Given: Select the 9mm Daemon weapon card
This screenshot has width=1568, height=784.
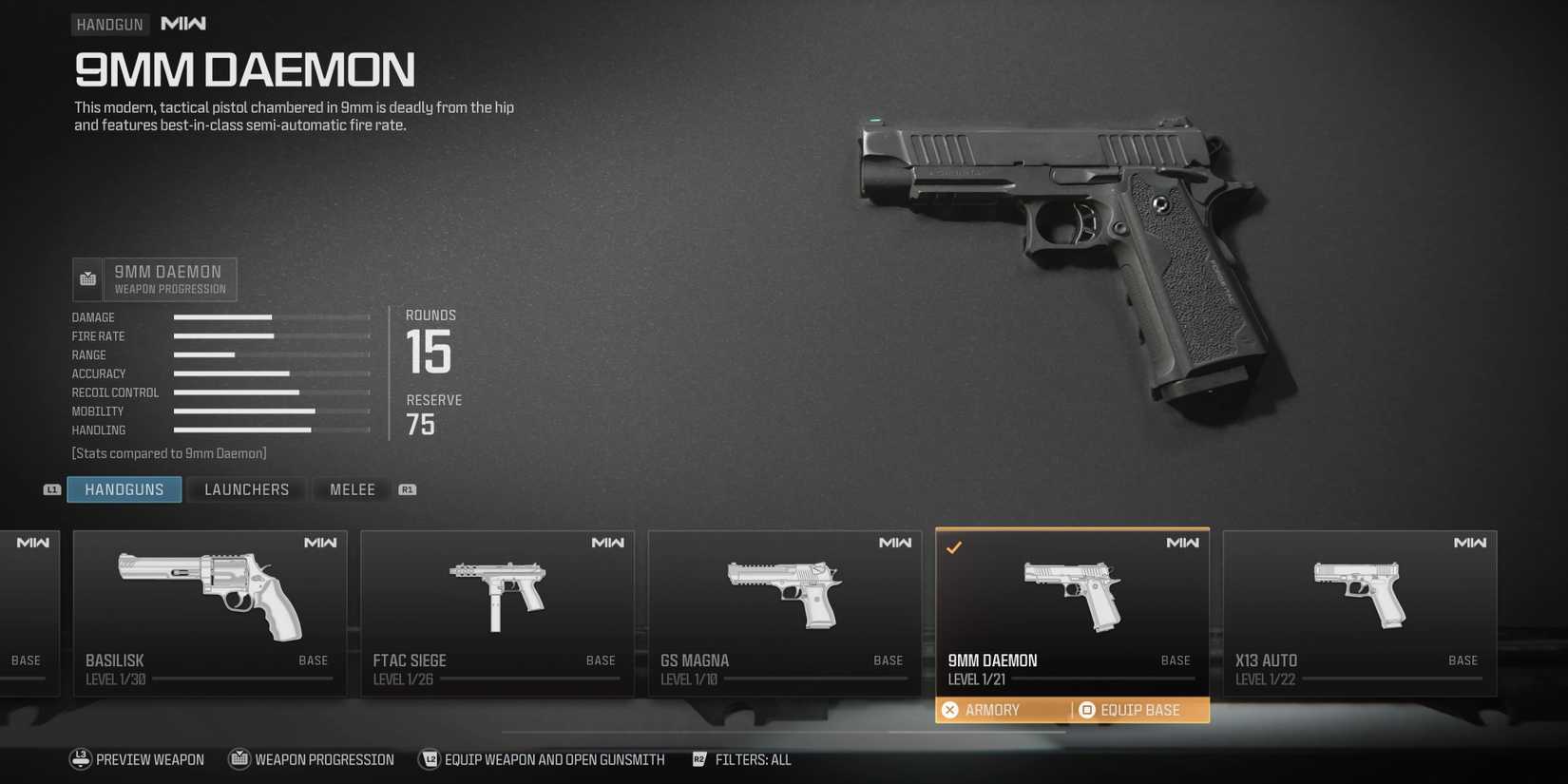Looking at the screenshot, I should pos(1072,608).
